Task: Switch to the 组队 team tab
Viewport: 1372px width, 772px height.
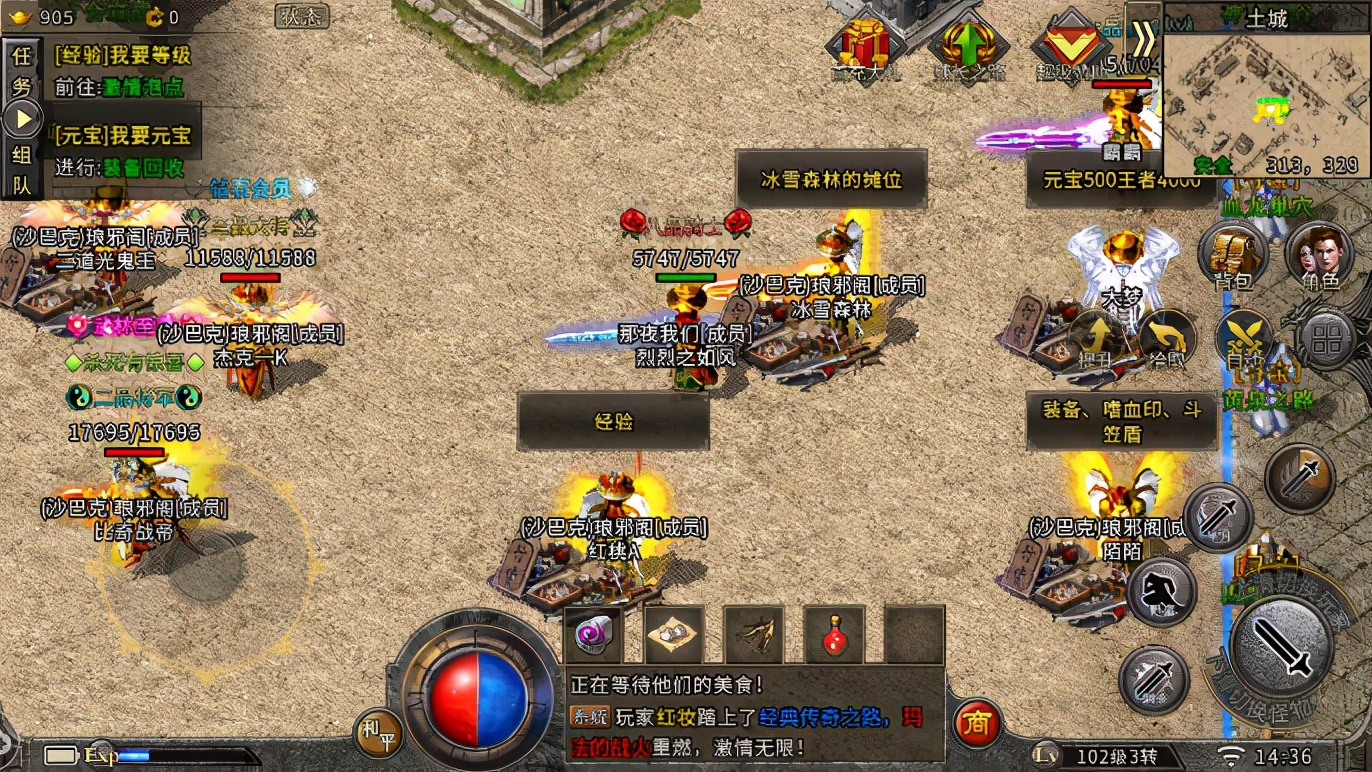Action: tap(21, 170)
